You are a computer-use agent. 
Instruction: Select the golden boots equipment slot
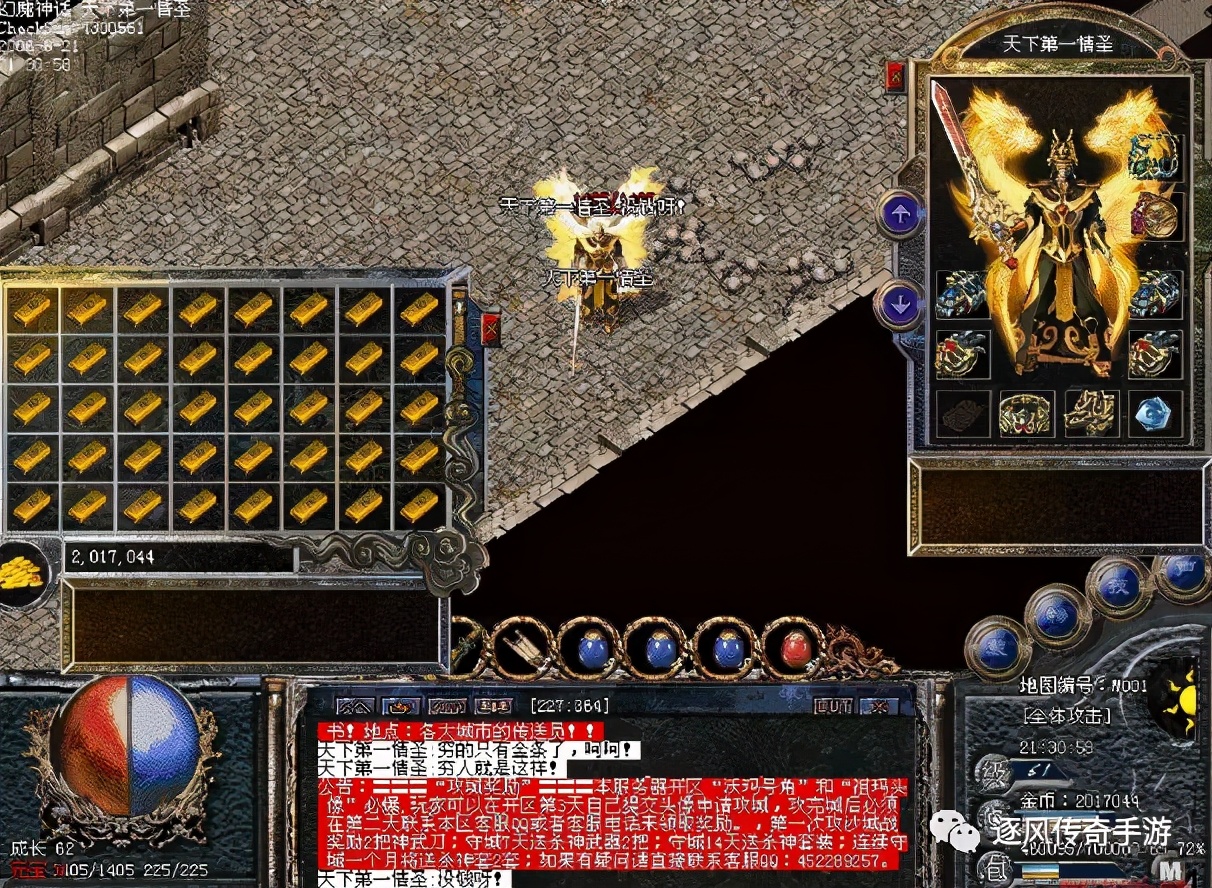(x=1091, y=412)
